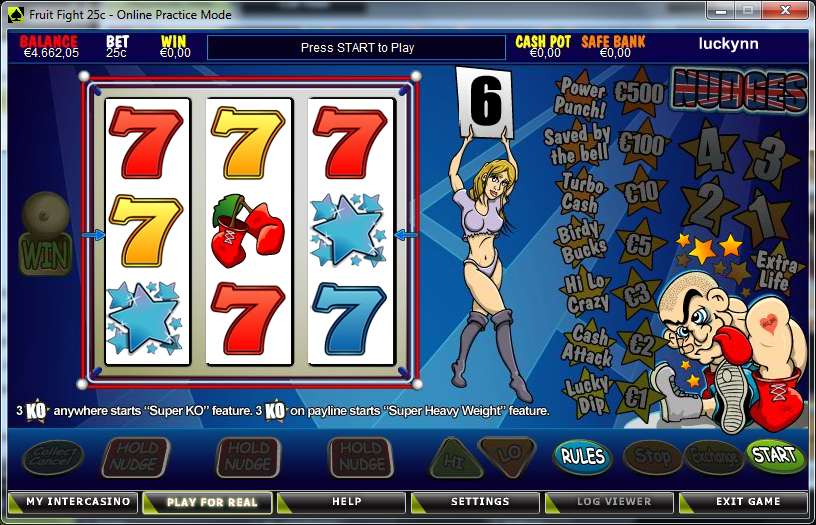816x525 pixels.
Task: Open the RULES screen
Action: (582, 457)
